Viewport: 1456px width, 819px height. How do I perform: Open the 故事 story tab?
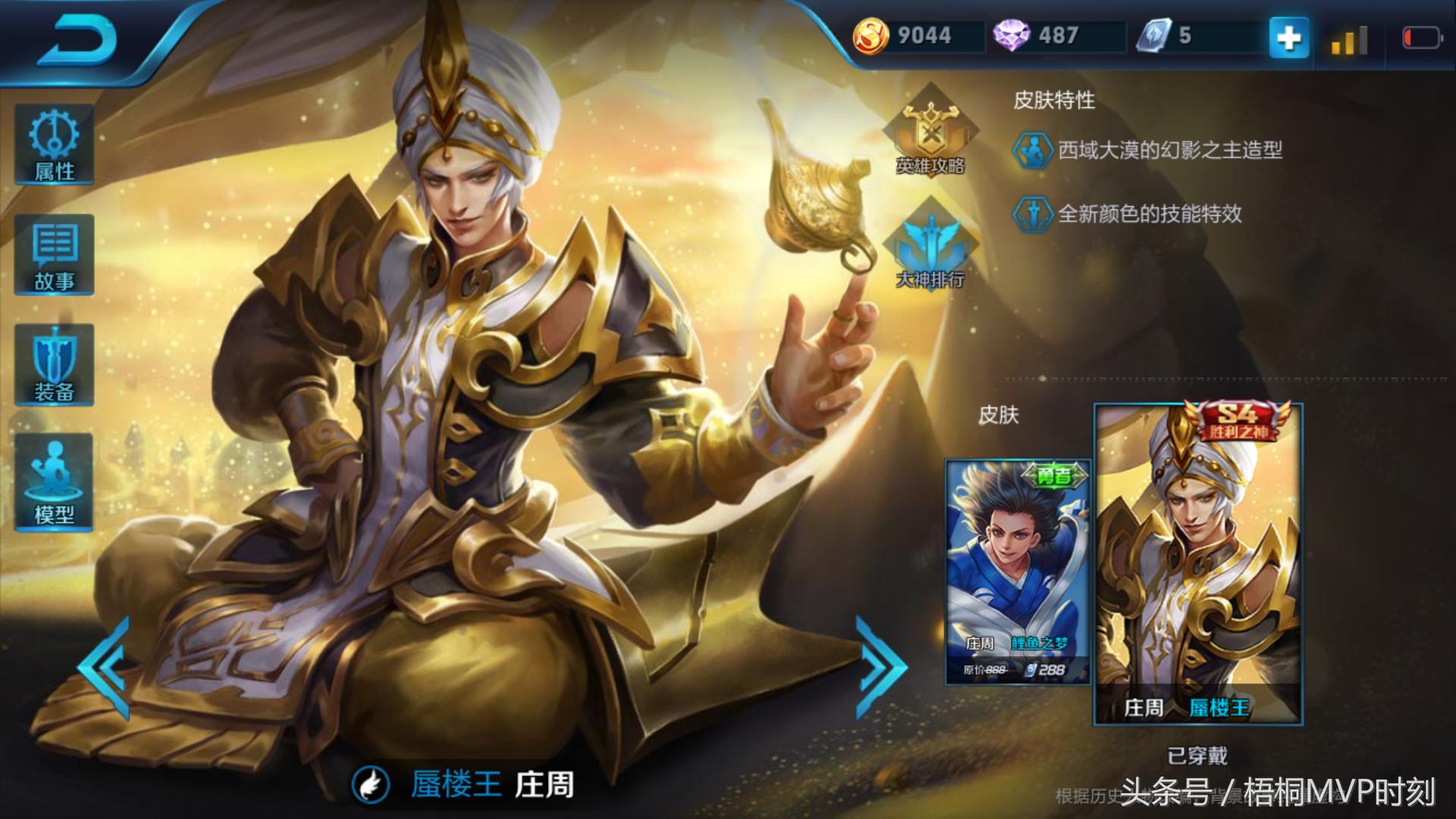[54, 256]
